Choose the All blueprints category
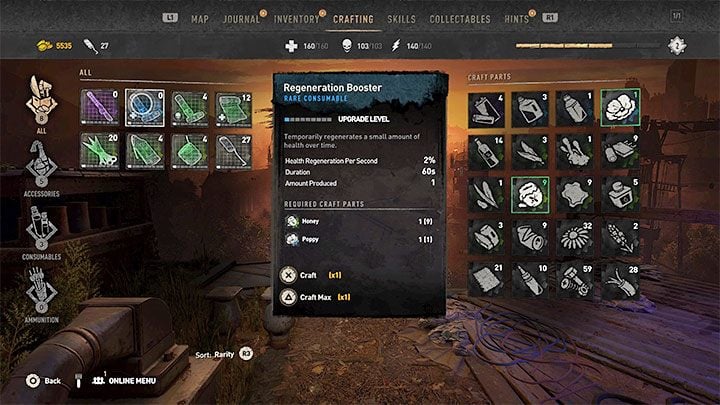Image resolution: width=720 pixels, height=405 pixels. coord(41,100)
